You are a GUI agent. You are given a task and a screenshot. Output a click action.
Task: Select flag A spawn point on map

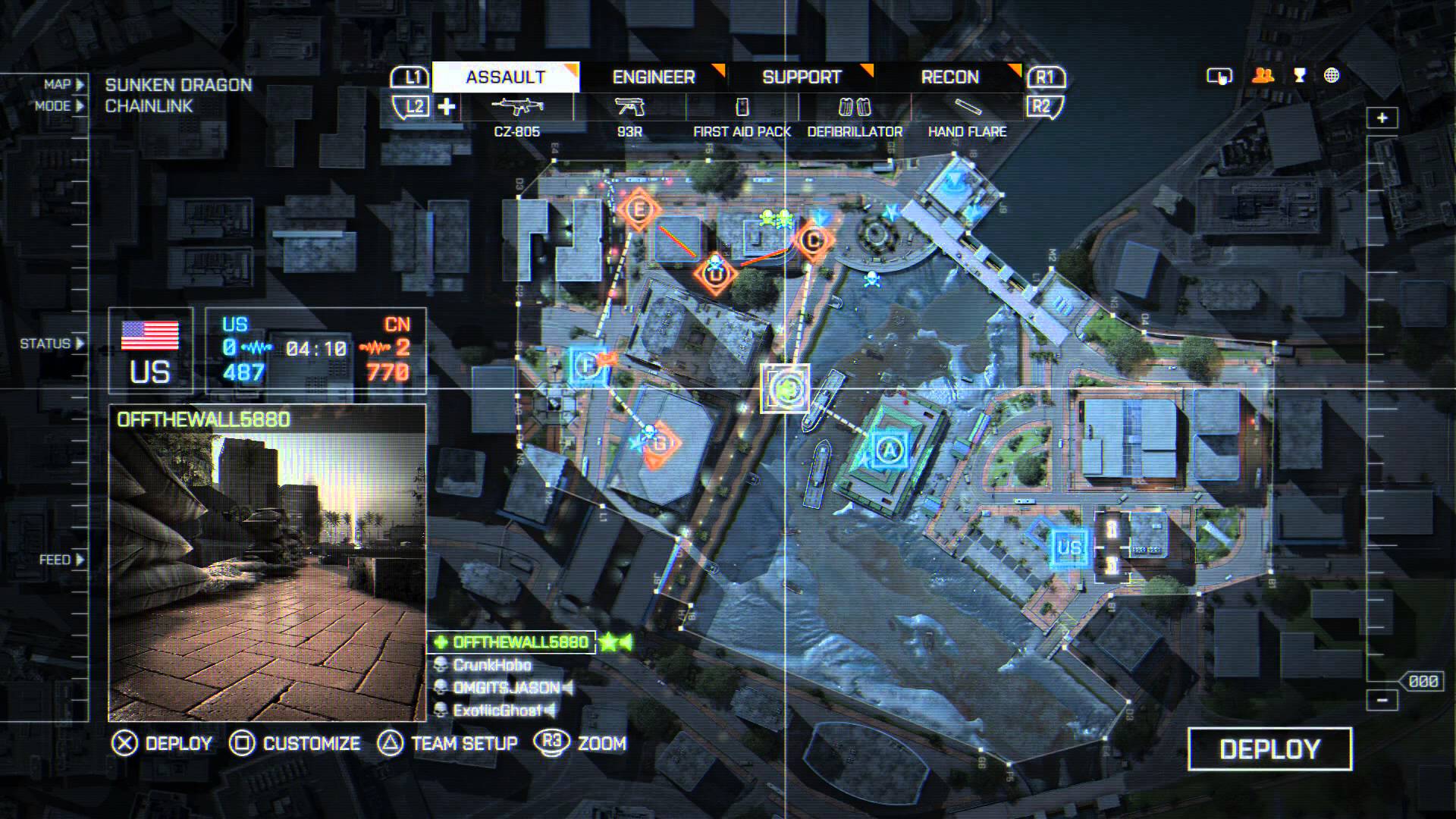(x=890, y=450)
